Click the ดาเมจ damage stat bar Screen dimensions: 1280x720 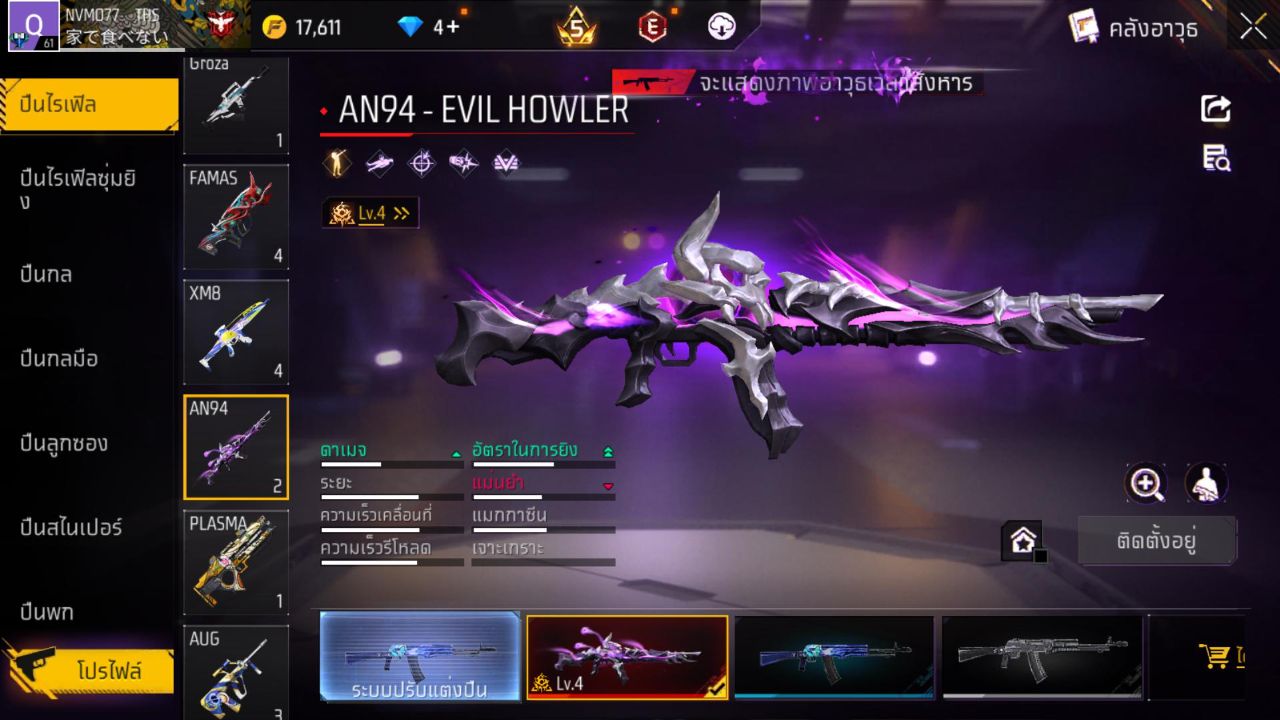390,463
